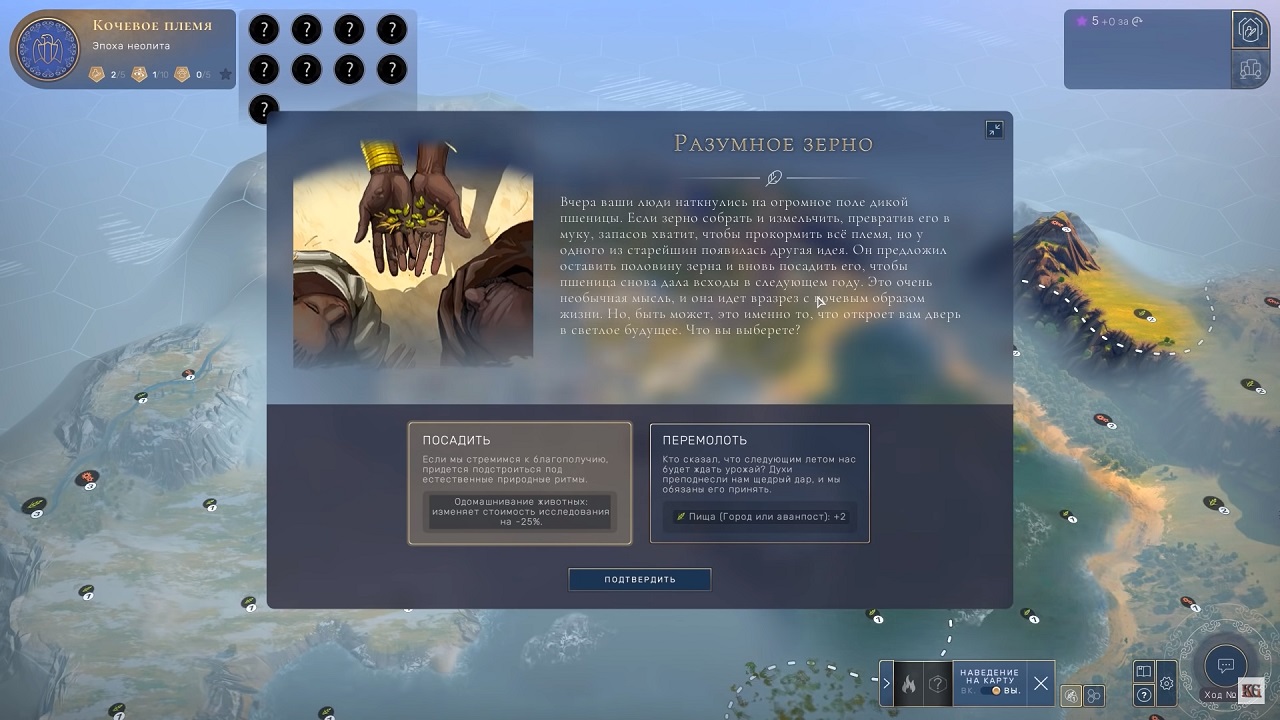1280x720 pixels.
Task: Open the encyclopedia book icon
Action: (1144, 672)
